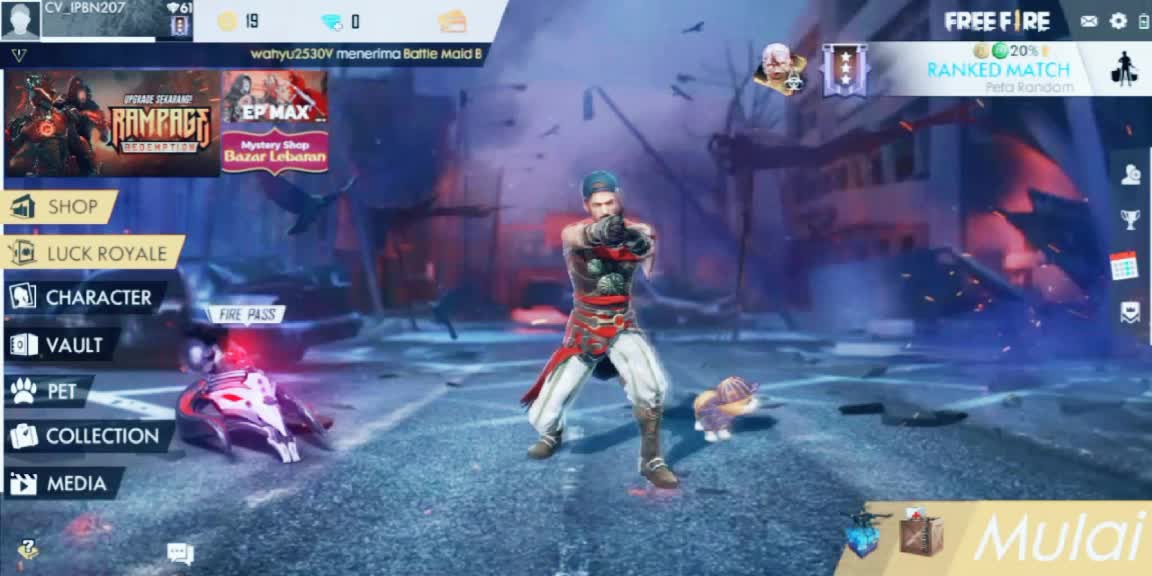Open the LUCK ROYALE menu

click(94, 253)
